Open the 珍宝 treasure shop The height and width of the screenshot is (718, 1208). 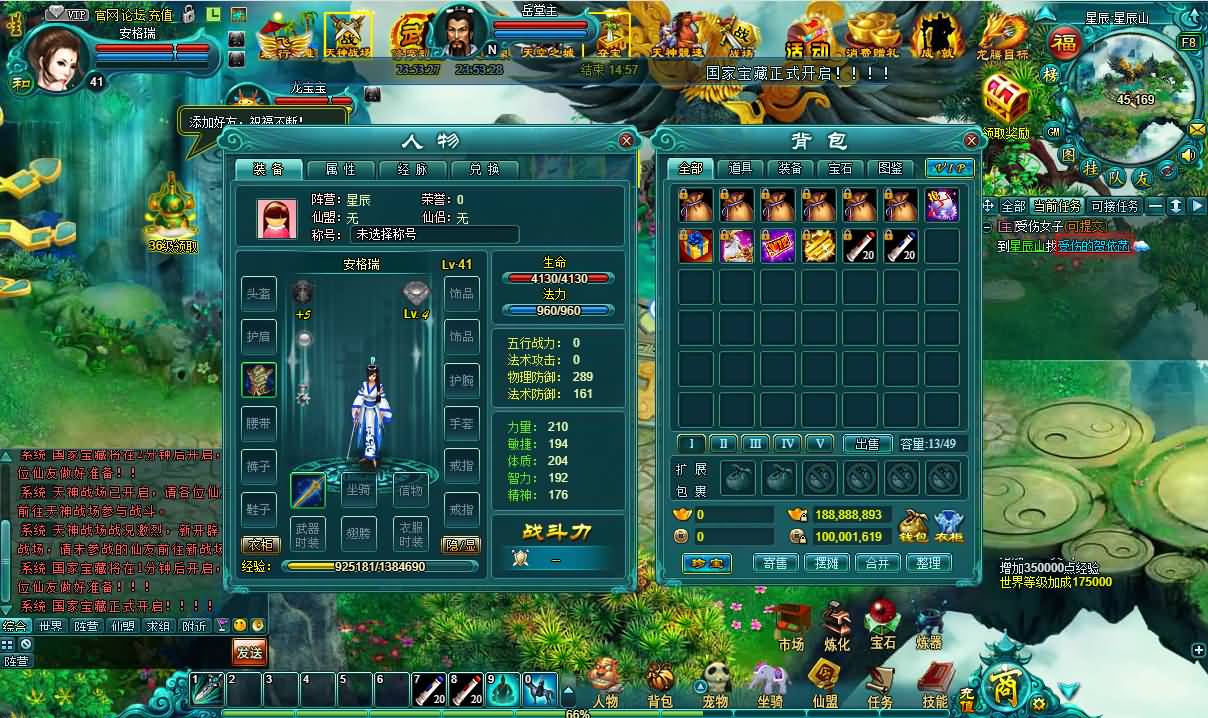pos(708,563)
